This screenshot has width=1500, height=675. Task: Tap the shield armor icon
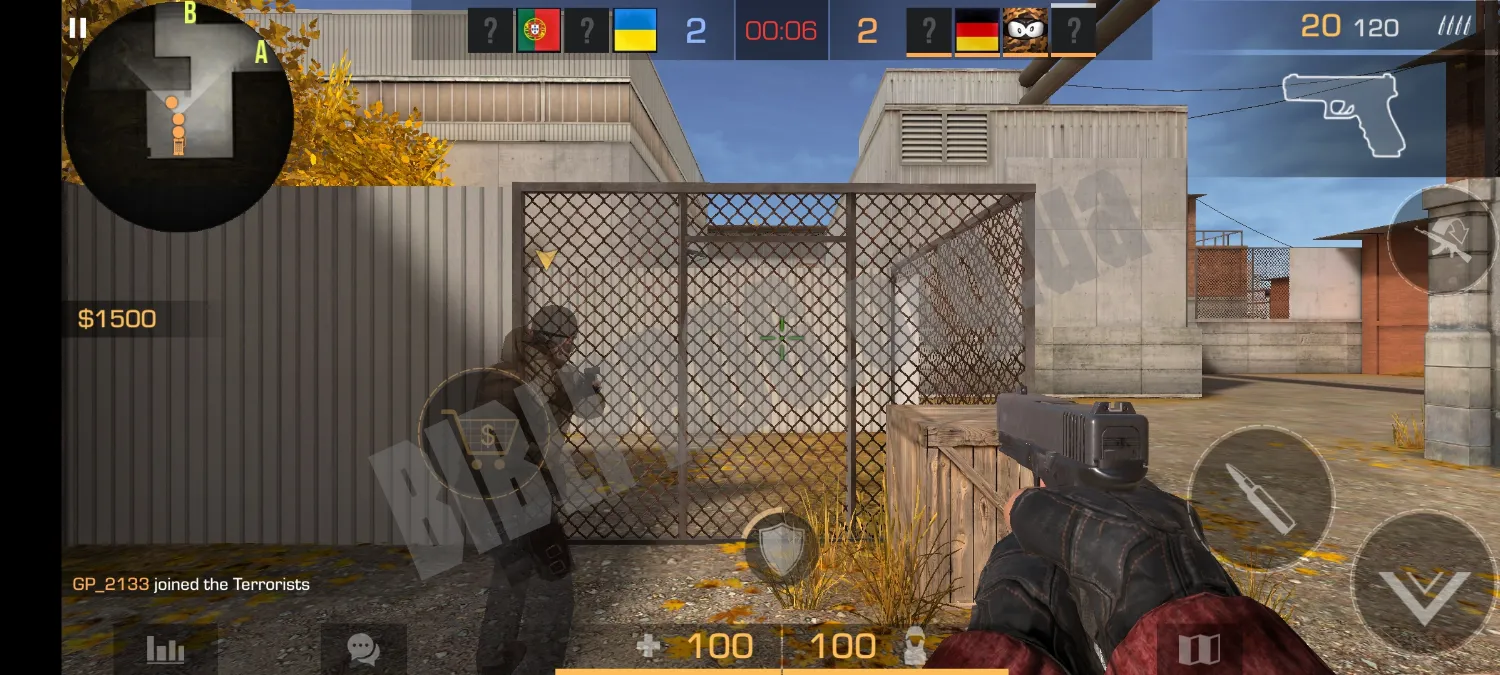click(x=781, y=549)
